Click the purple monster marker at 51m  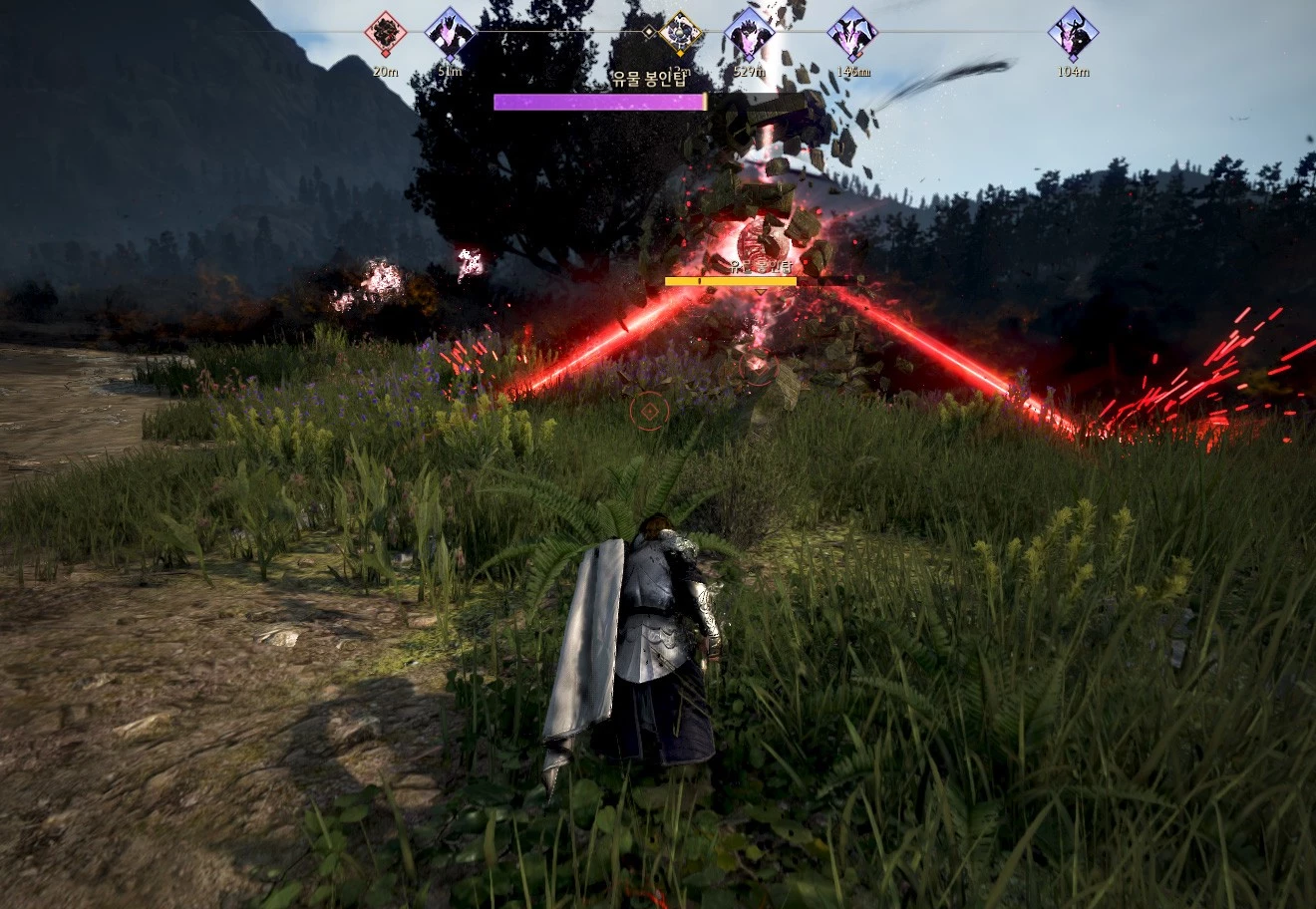[450, 34]
